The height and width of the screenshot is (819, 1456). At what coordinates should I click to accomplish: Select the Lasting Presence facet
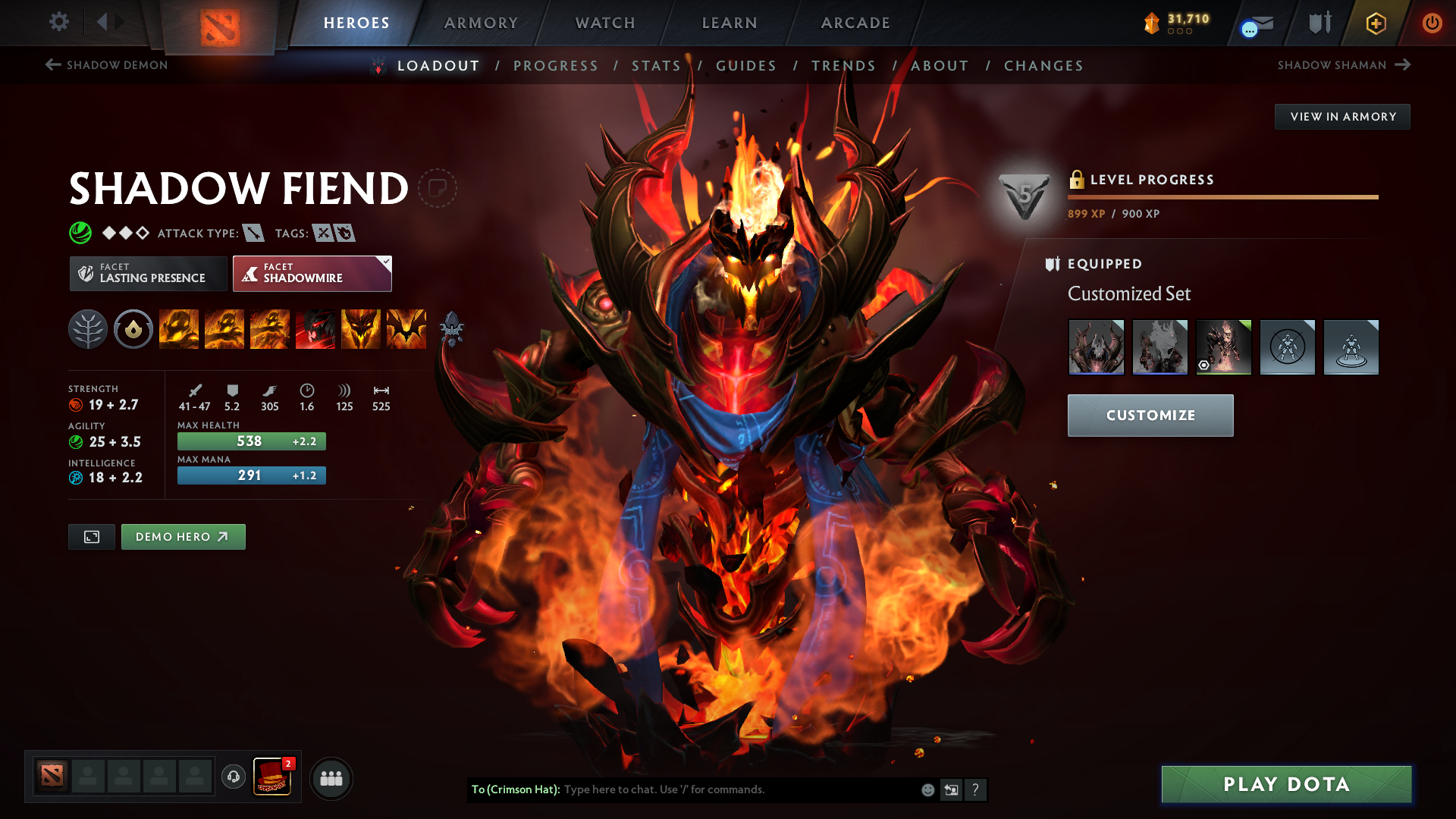[148, 273]
